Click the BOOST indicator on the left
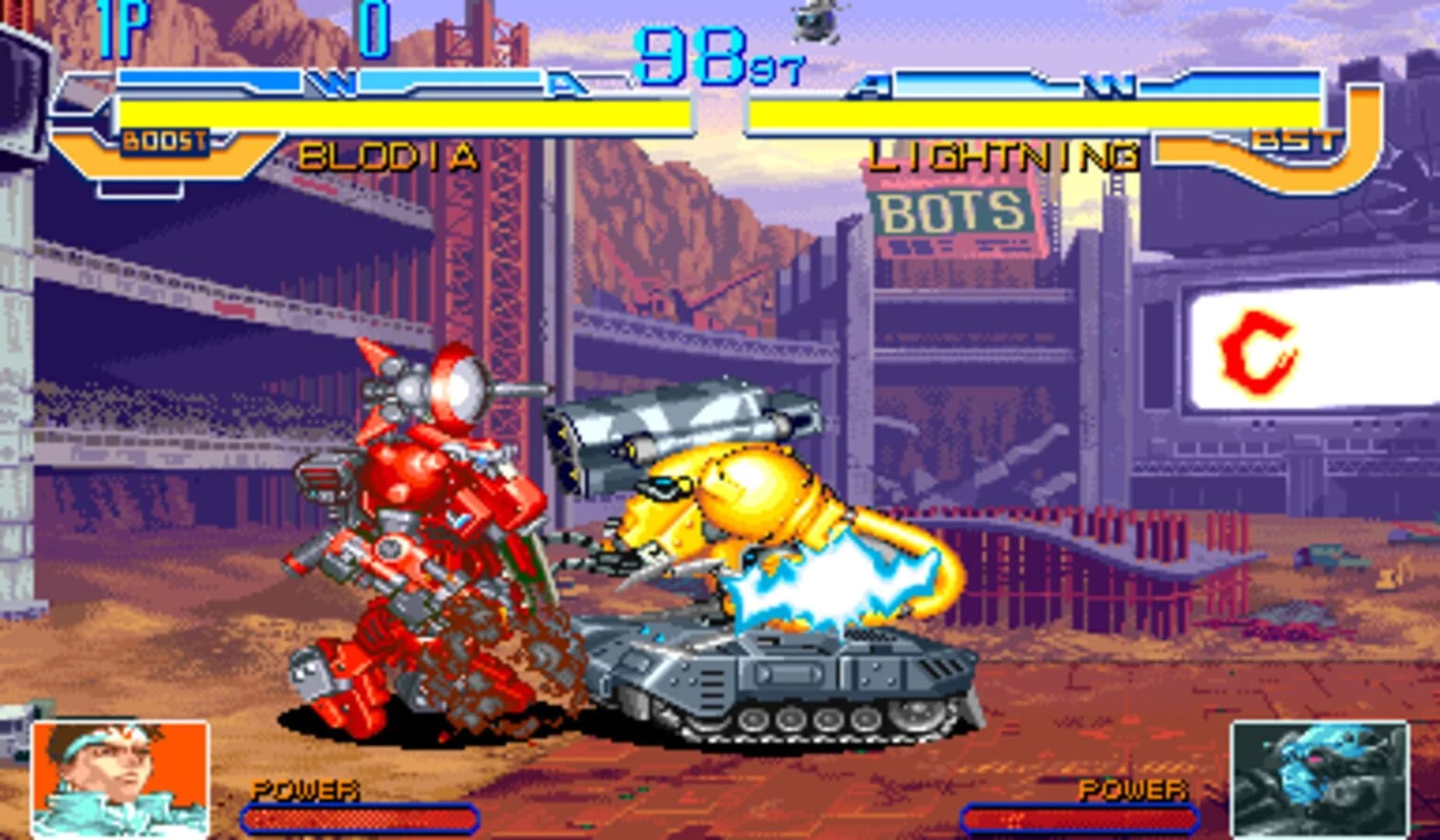The width and height of the screenshot is (1440, 840). (x=163, y=142)
